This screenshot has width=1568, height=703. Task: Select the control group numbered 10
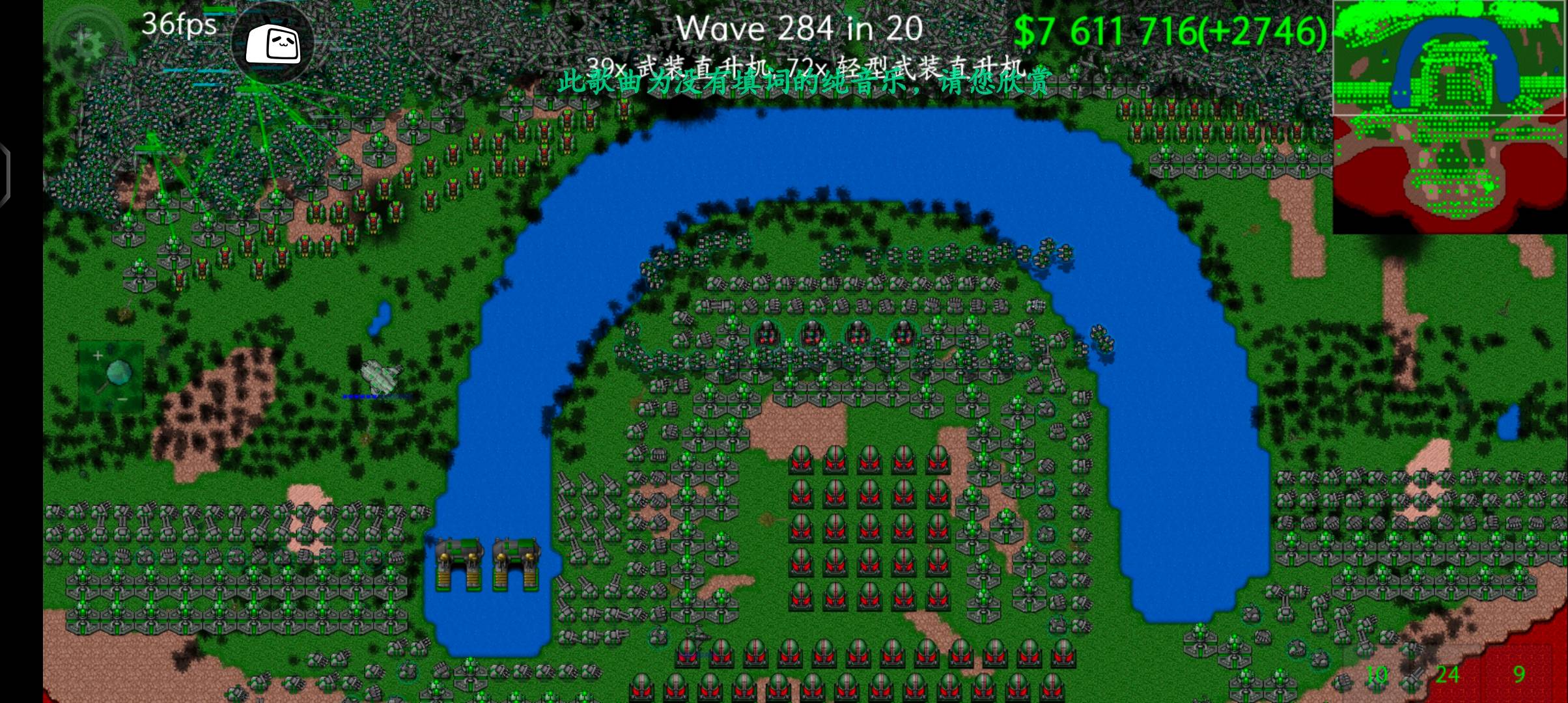[x=1376, y=675]
